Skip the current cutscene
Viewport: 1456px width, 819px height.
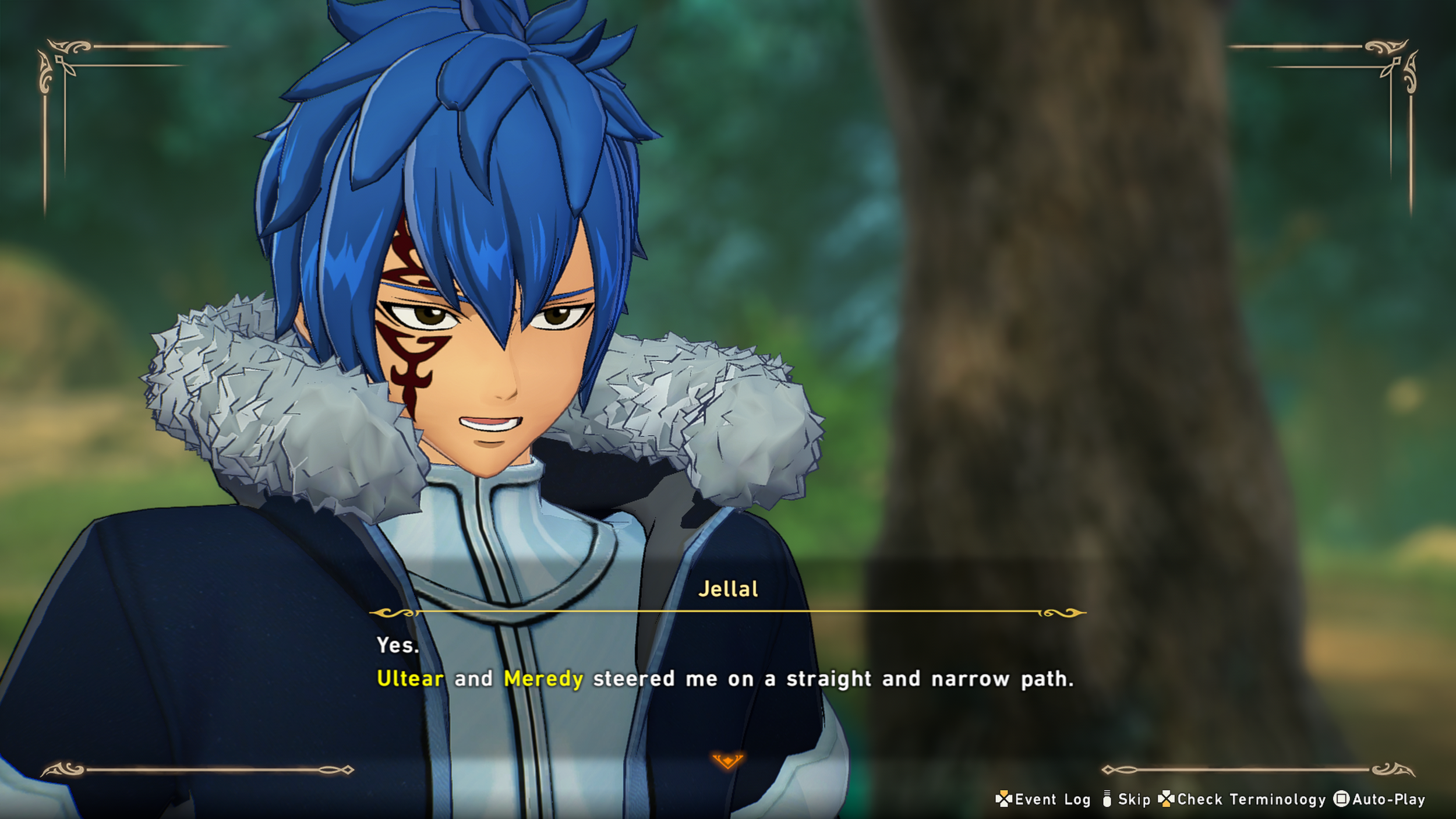[1126, 800]
